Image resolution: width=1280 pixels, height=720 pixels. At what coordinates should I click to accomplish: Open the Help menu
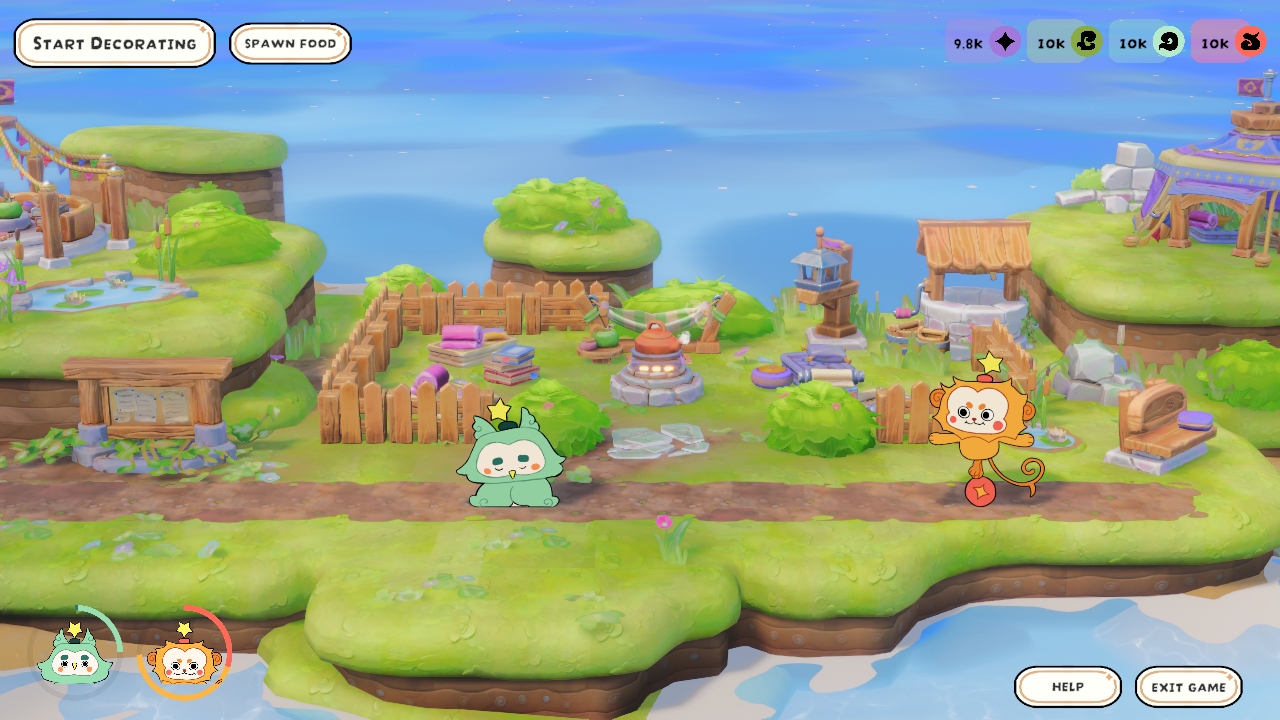(1067, 687)
